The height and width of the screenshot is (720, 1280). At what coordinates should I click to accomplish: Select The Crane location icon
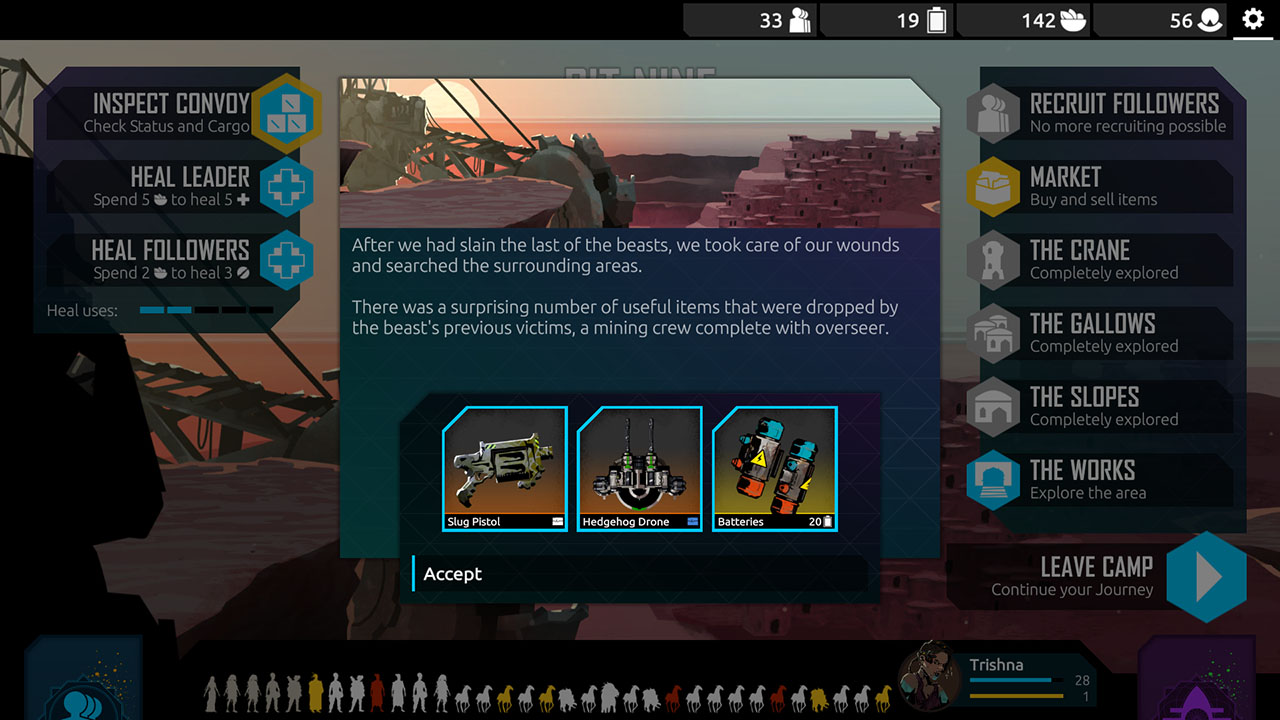pyautogui.click(x=993, y=259)
